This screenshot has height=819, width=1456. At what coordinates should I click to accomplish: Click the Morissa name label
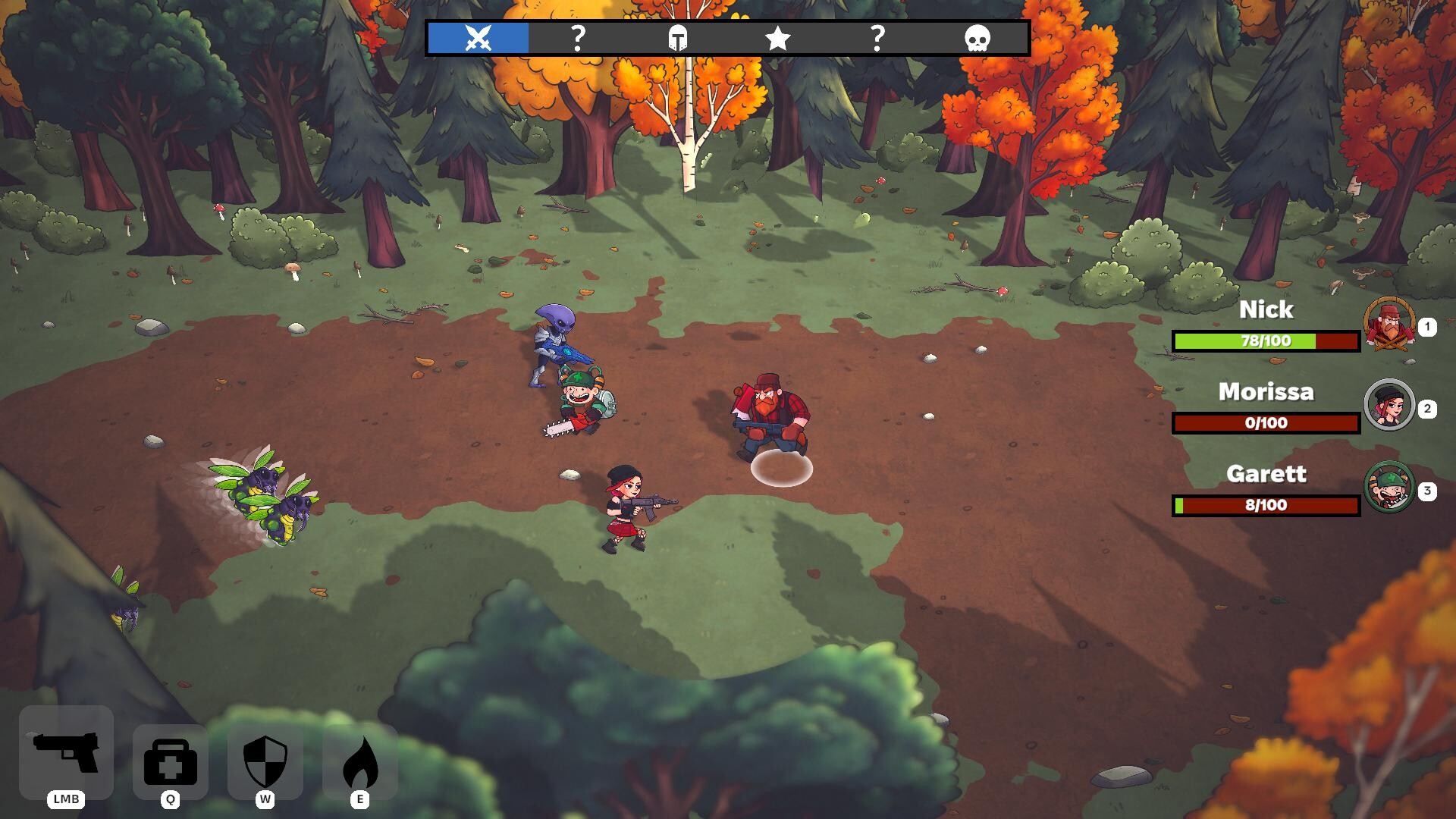click(x=1267, y=392)
